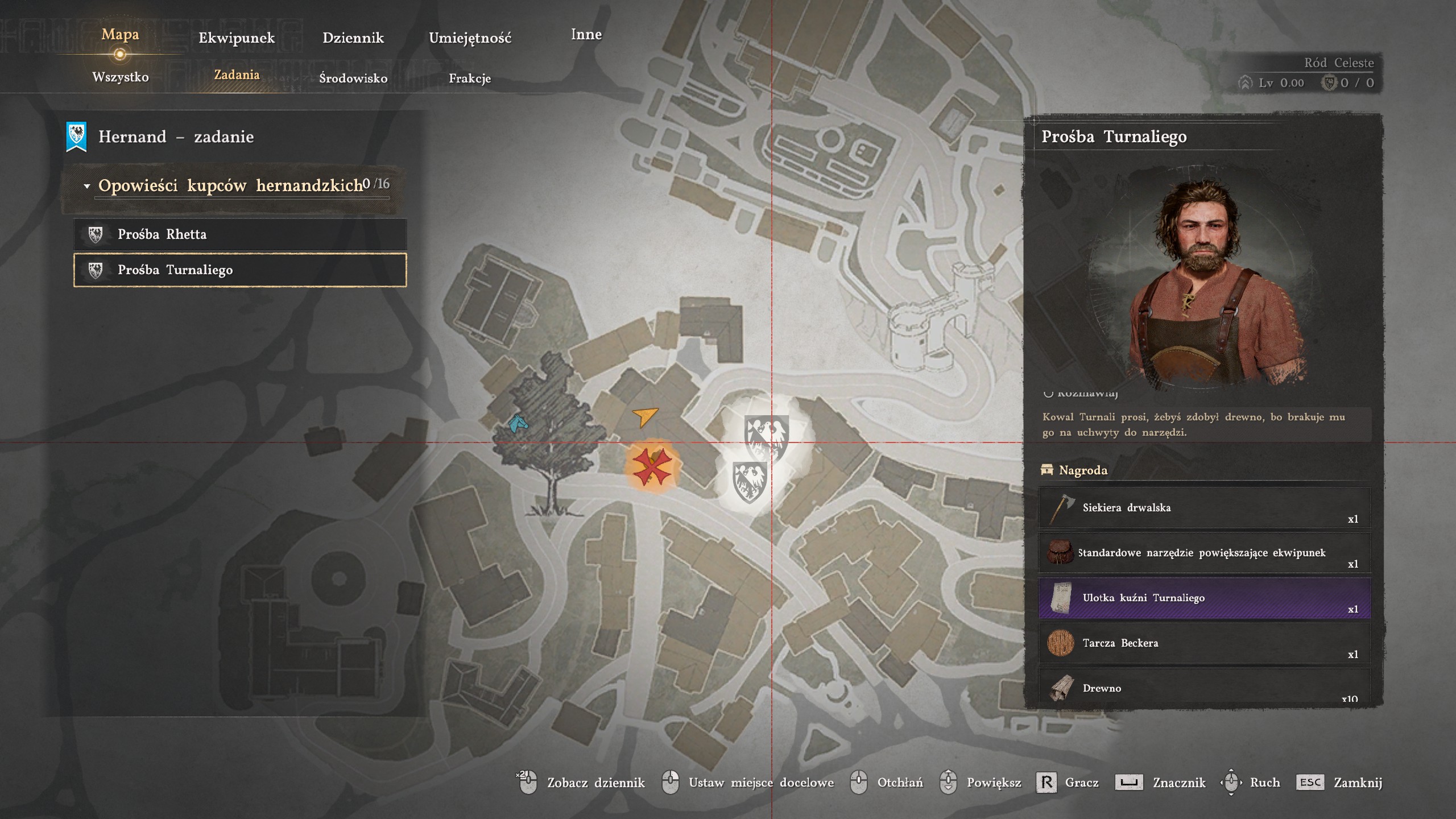Click the Drewno reward row

pyautogui.click(x=1204, y=688)
